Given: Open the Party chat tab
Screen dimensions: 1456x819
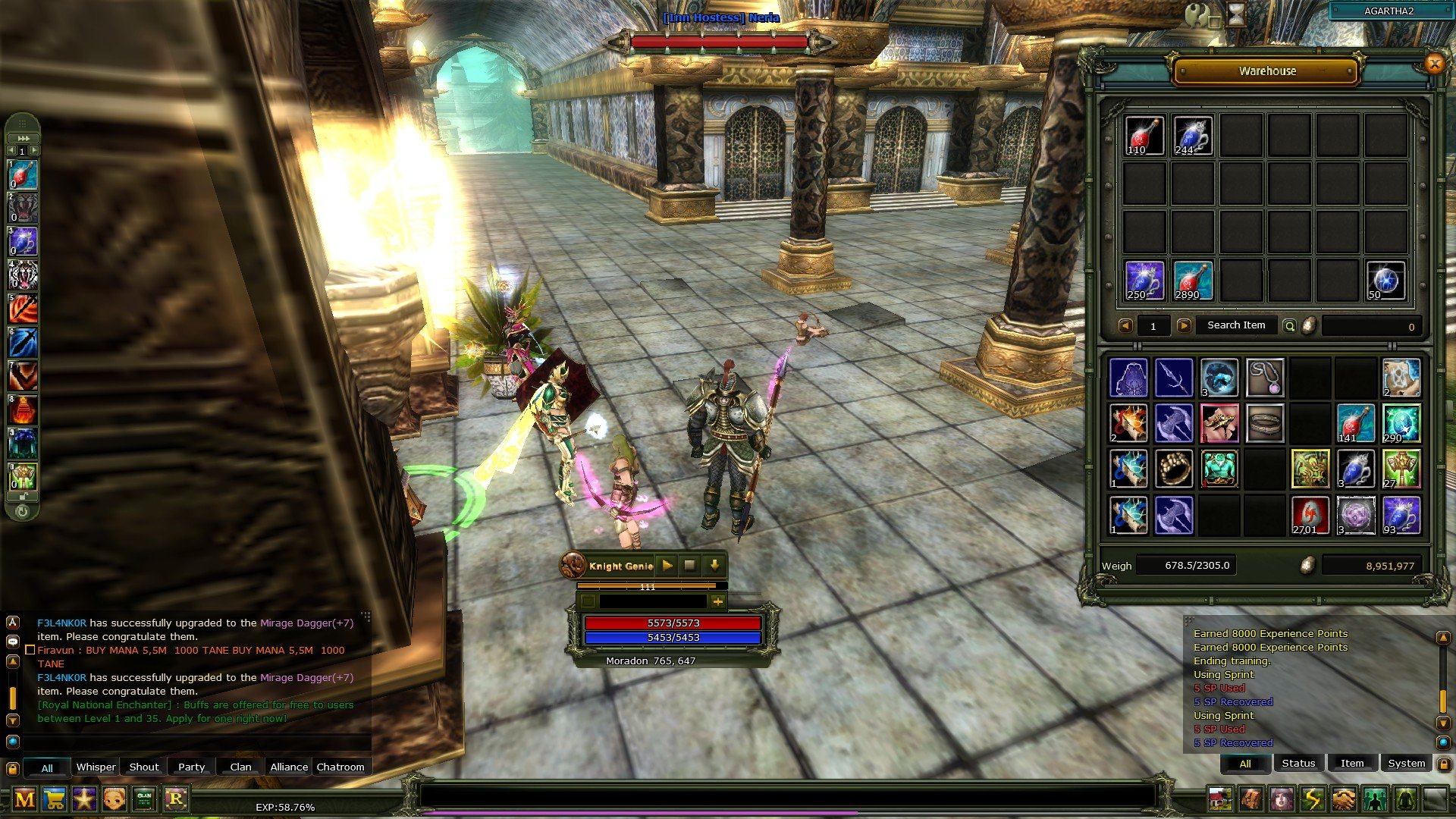Looking at the screenshot, I should coord(191,767).
